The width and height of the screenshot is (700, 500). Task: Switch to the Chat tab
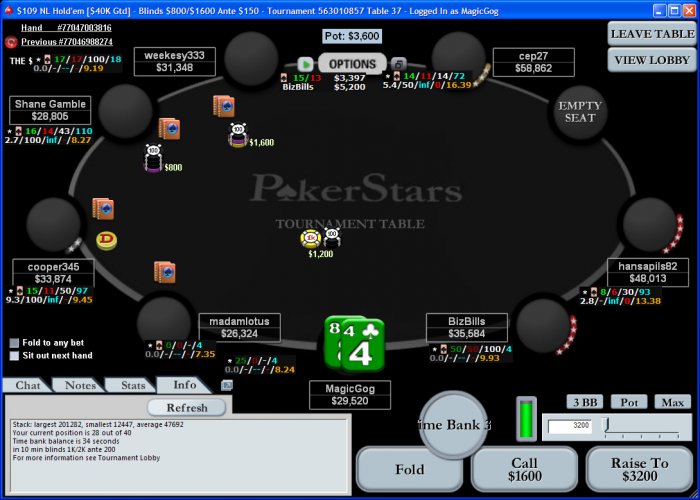point(27,385)
